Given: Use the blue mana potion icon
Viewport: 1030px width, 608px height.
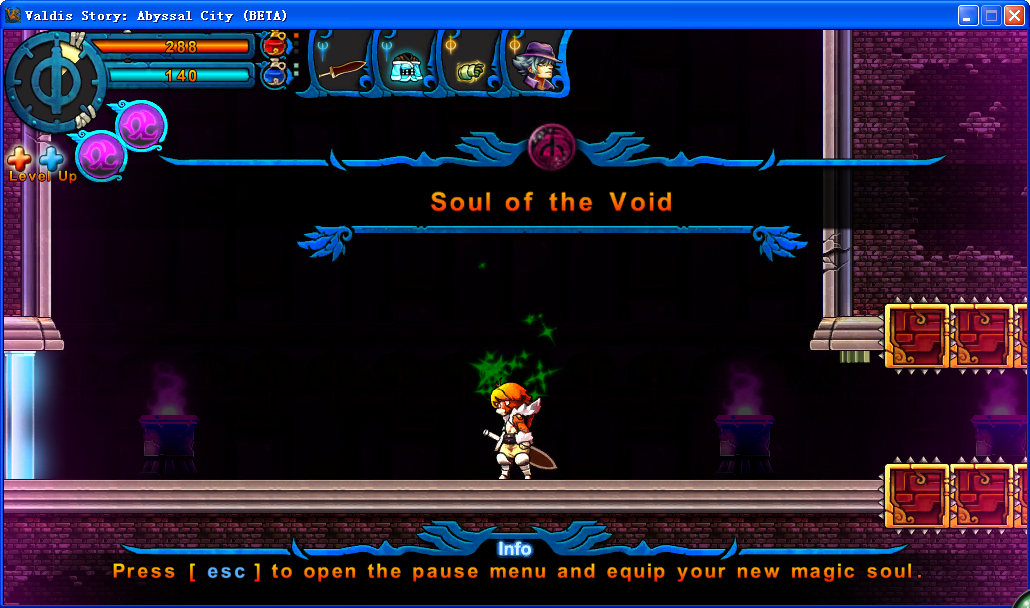Looking at the screenshot, I should (274, 75).
